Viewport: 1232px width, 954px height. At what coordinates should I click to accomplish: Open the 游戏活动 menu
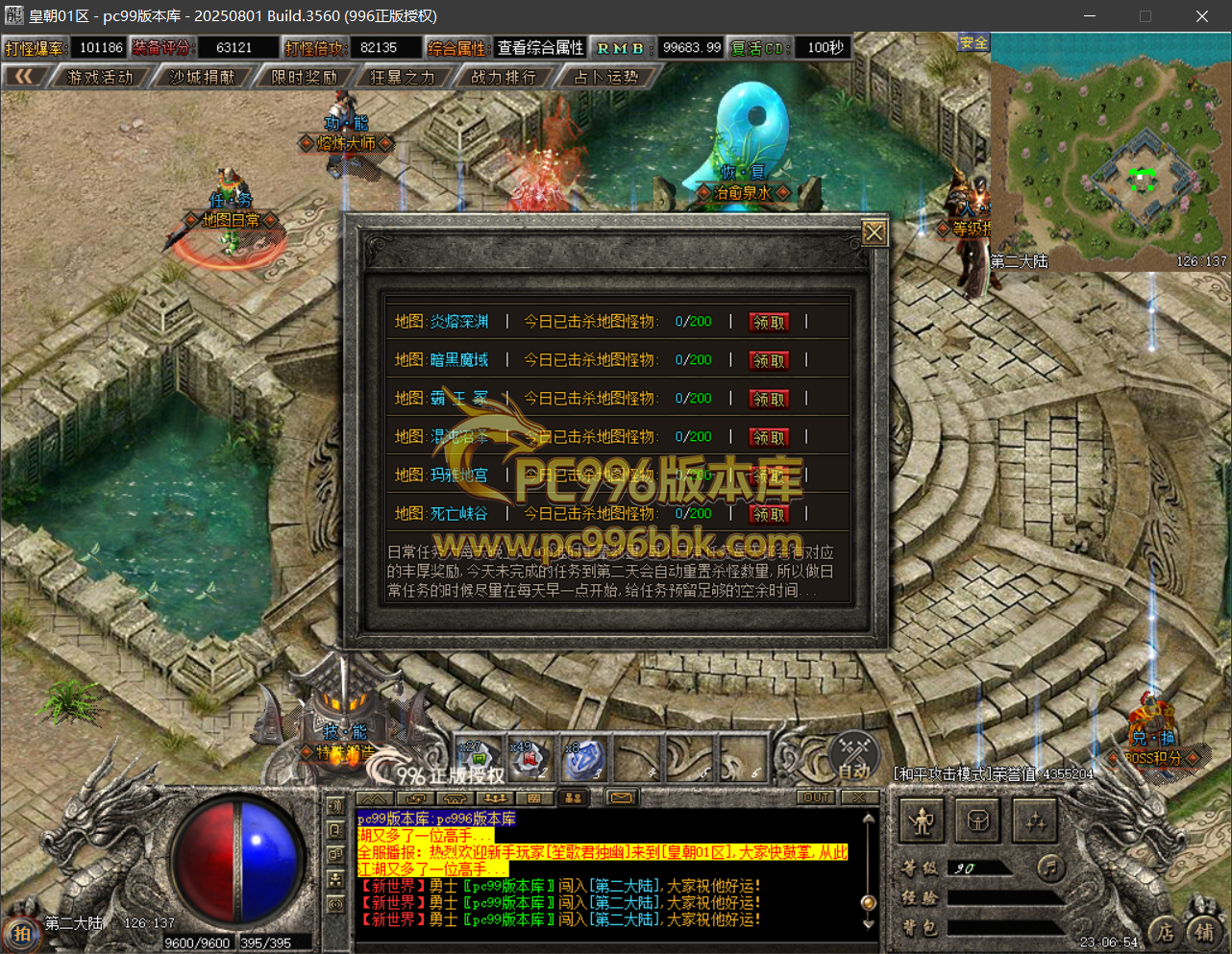pos(100,77)
